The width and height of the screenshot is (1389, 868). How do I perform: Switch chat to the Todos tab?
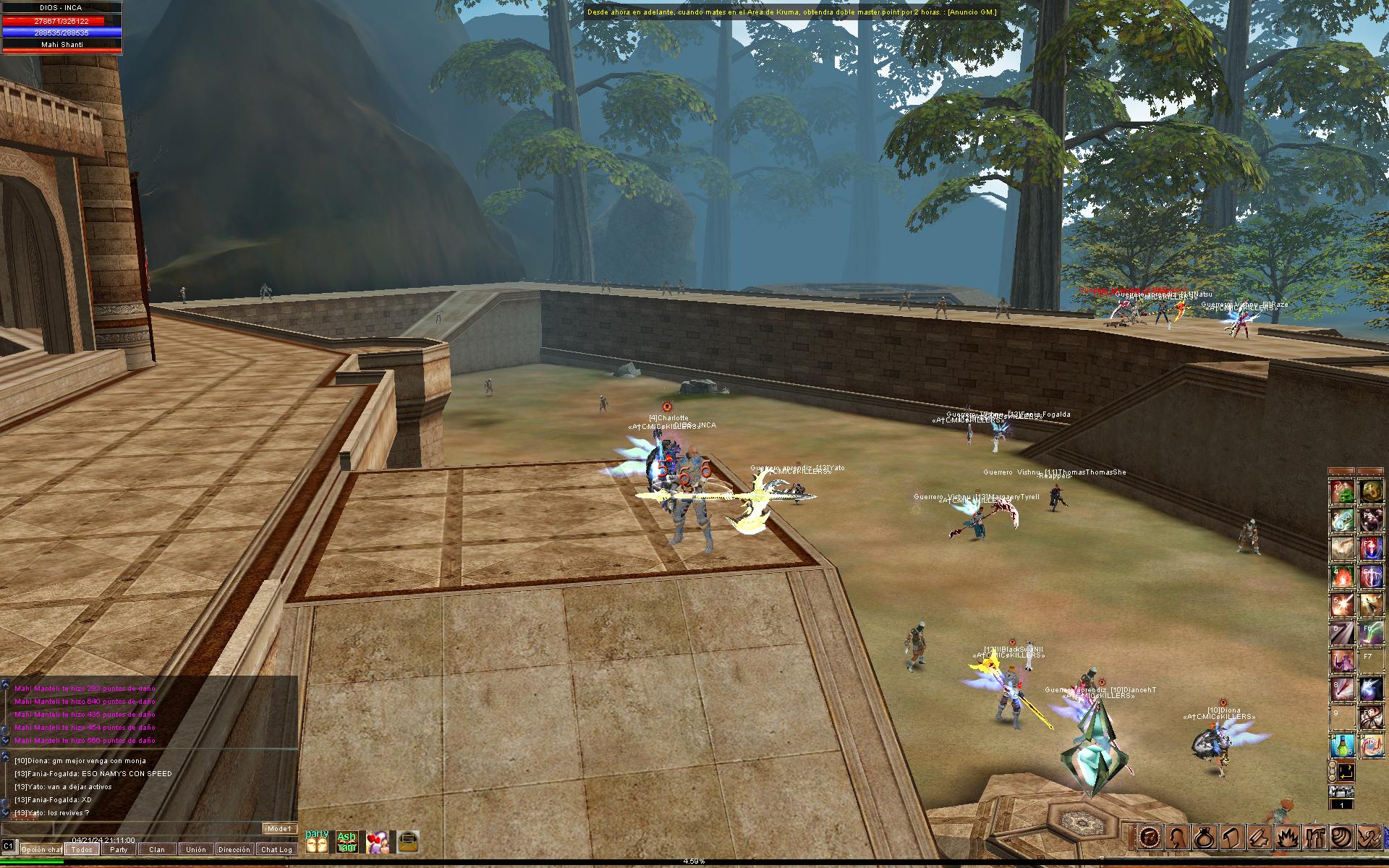point(82,849)
